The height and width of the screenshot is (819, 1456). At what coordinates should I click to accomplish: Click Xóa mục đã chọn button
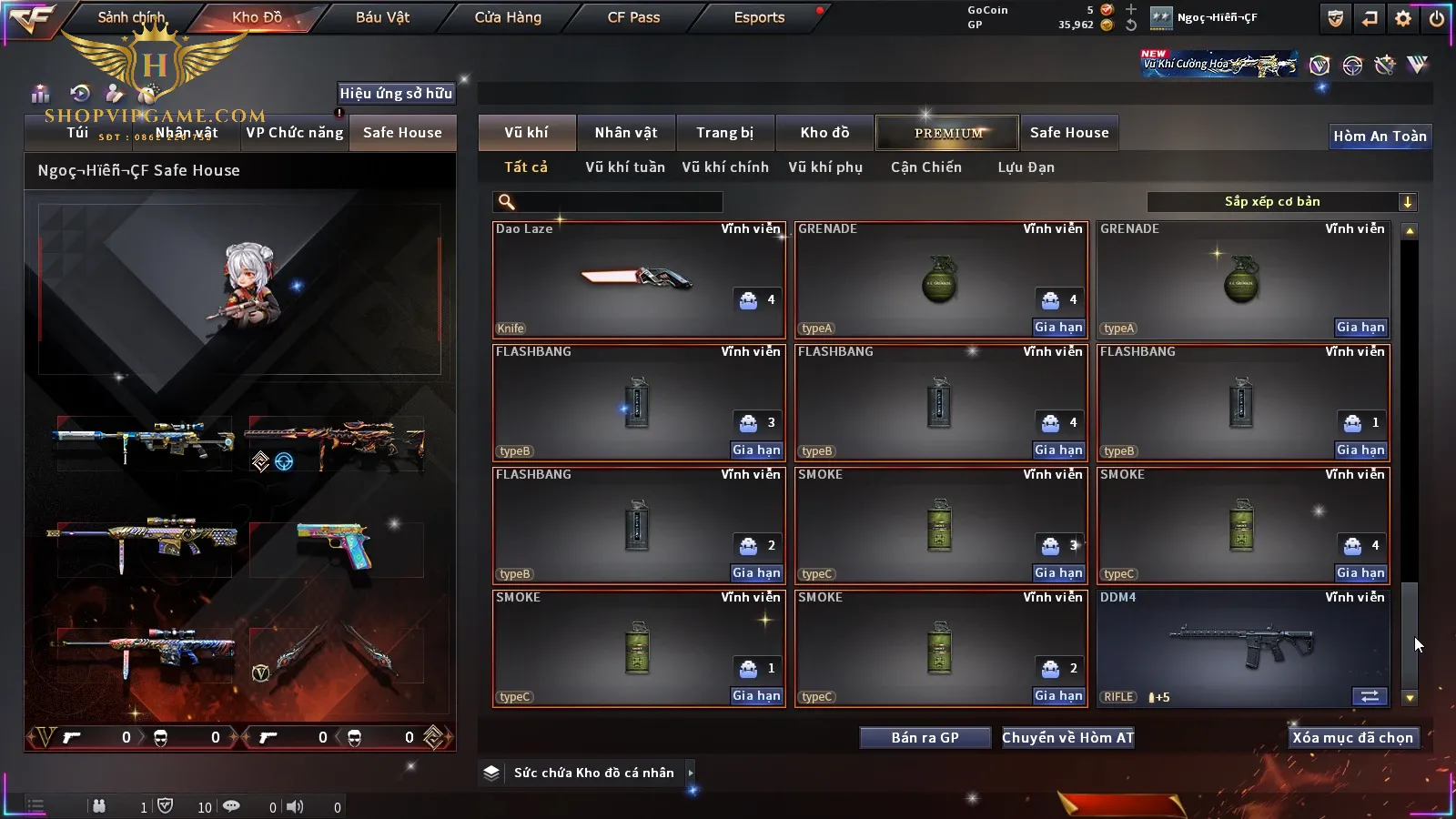(1352, 738)
